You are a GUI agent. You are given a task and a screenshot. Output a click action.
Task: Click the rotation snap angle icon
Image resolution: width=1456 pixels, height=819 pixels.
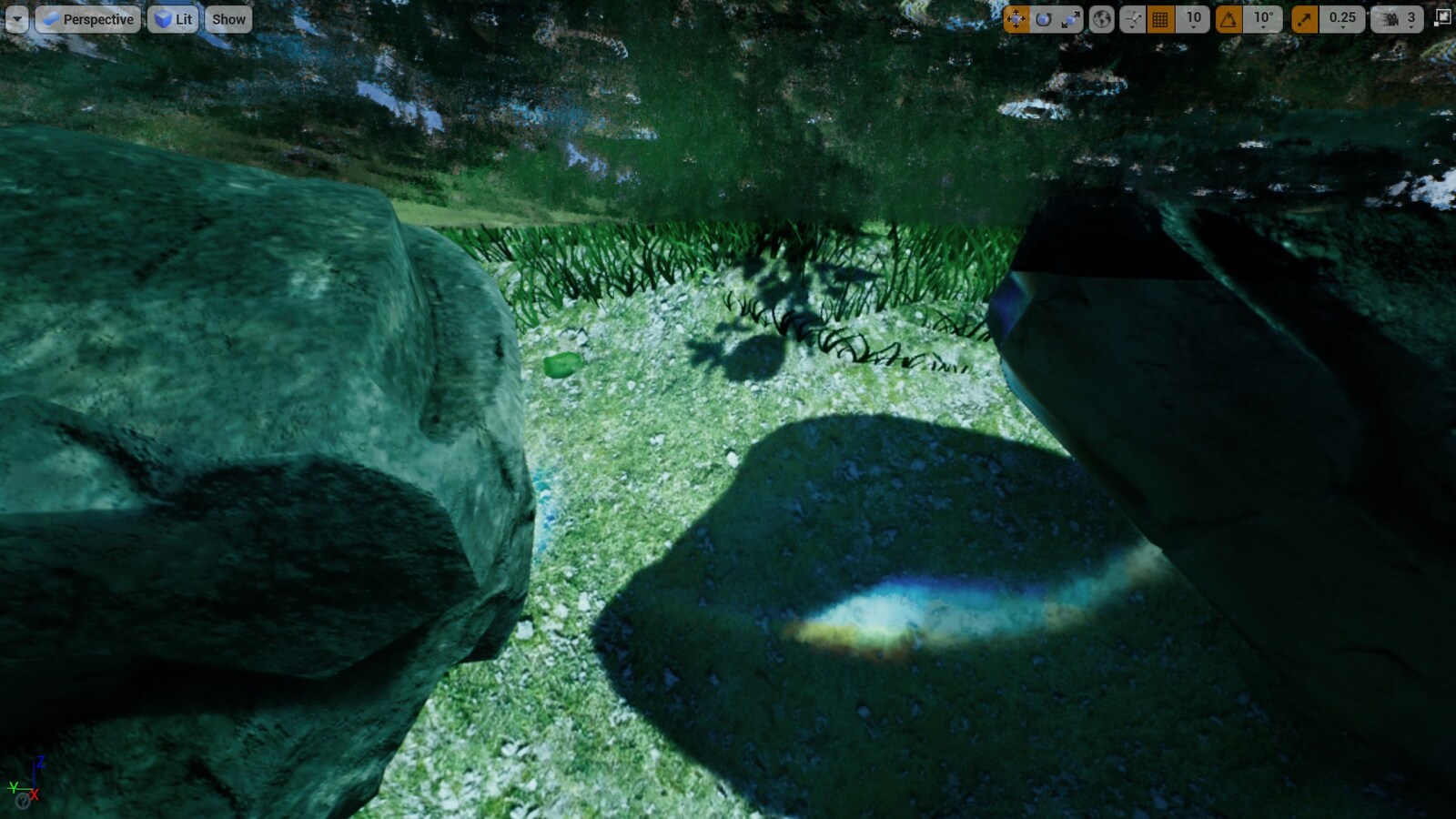[x=1229, y=18]
